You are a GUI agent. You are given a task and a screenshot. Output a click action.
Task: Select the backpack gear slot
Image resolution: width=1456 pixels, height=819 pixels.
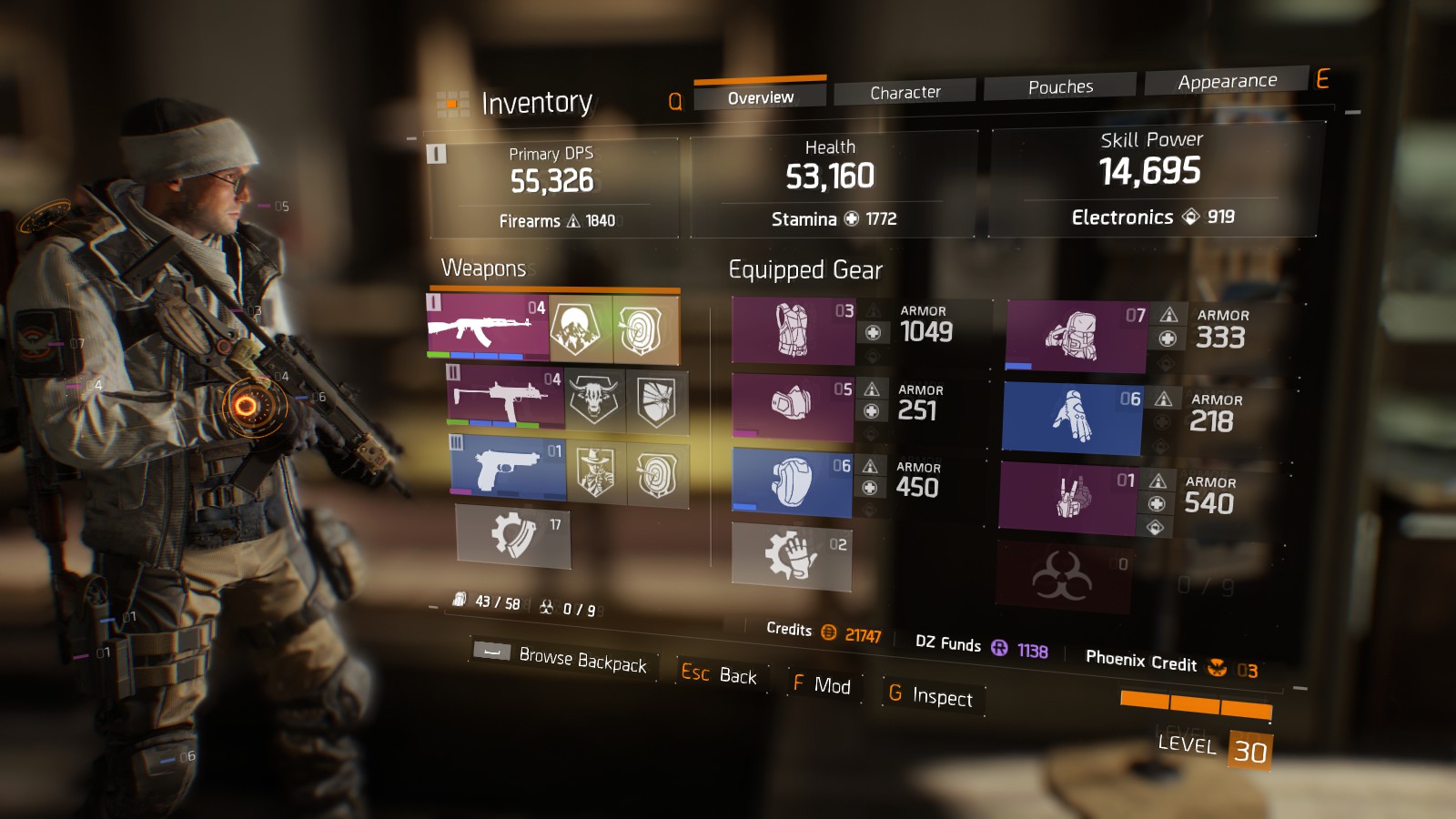pyautogui.click(x=1075, y=336)
